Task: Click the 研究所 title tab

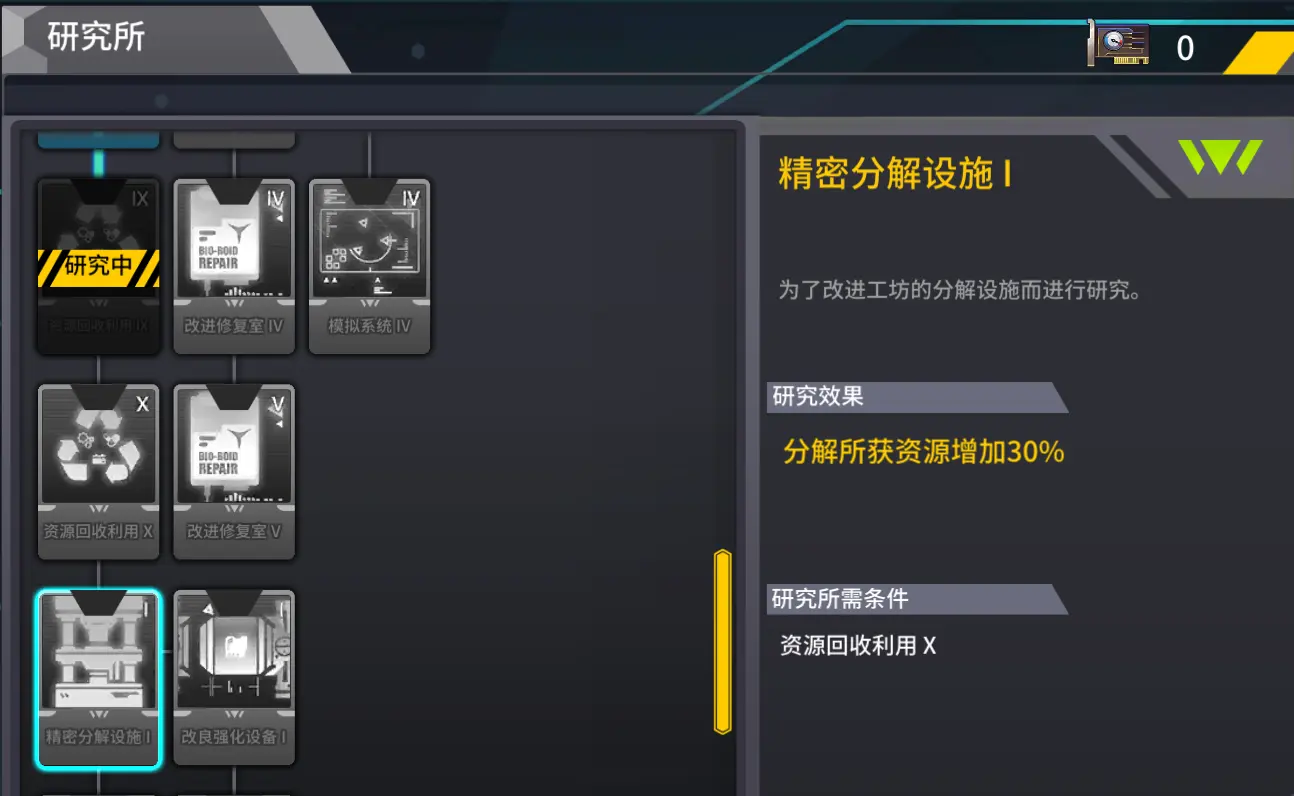Action: [x=96, y=36]
